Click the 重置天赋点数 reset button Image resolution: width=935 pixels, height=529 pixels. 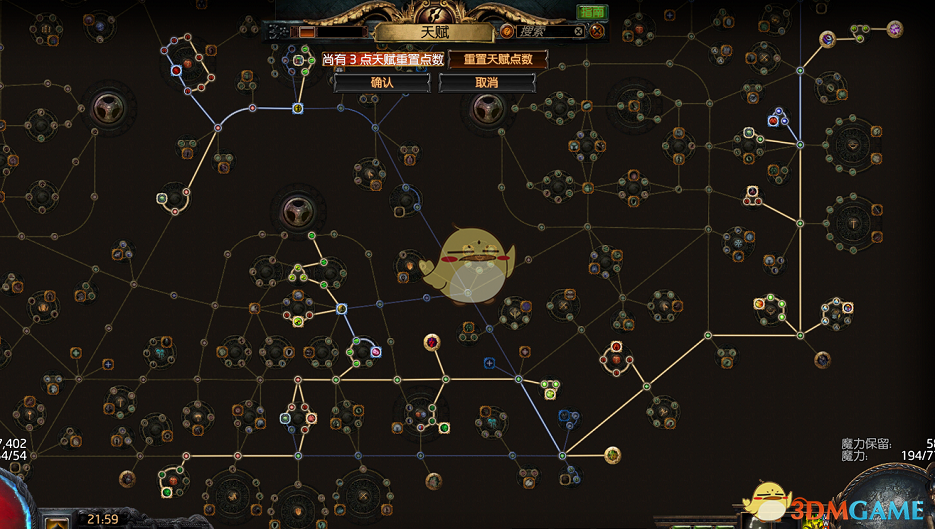pyautogui.click(x=497, y=59)
